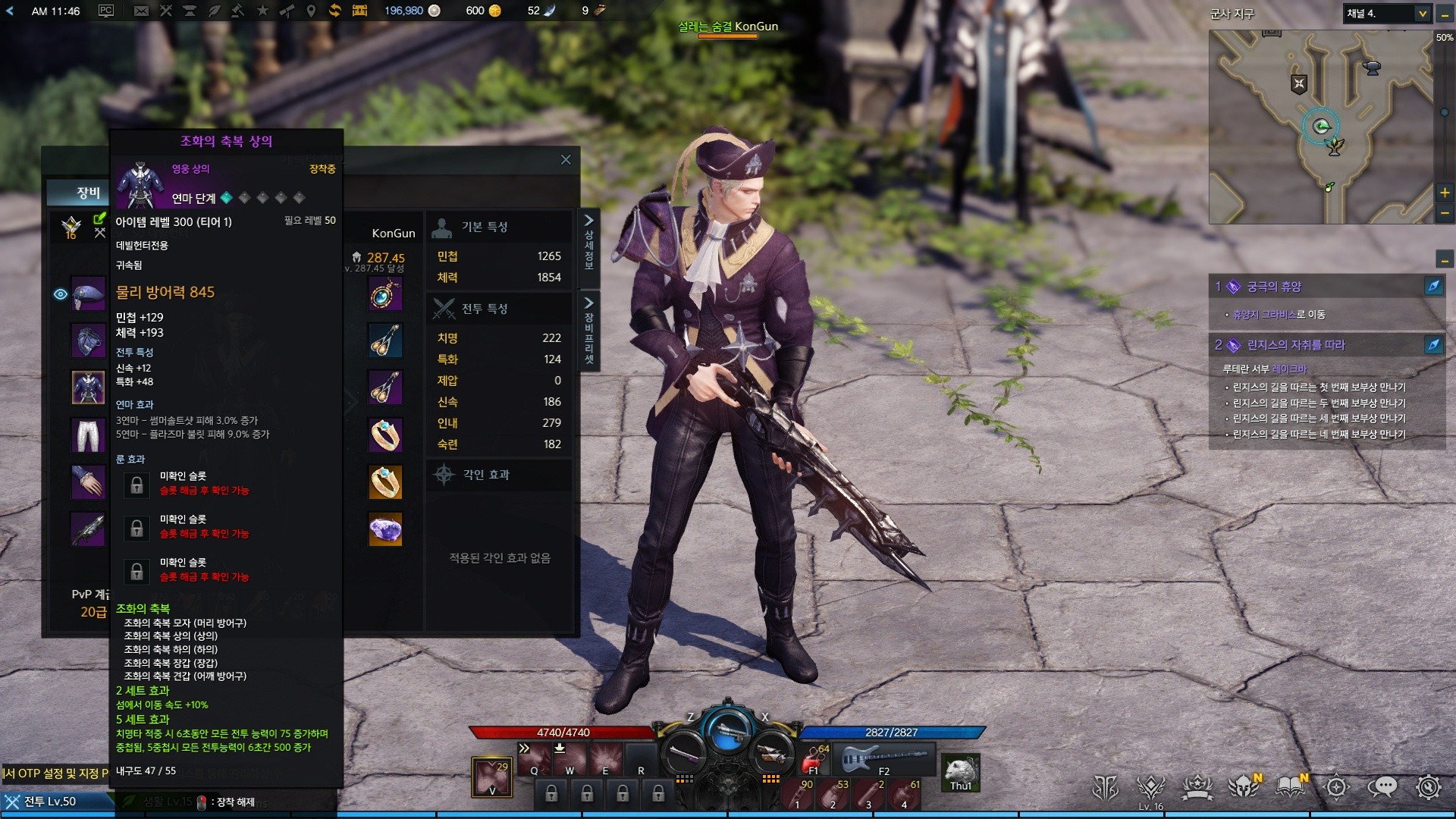Select the necklace accessory slot
The image size is (1456, 819).
[385, 294]
